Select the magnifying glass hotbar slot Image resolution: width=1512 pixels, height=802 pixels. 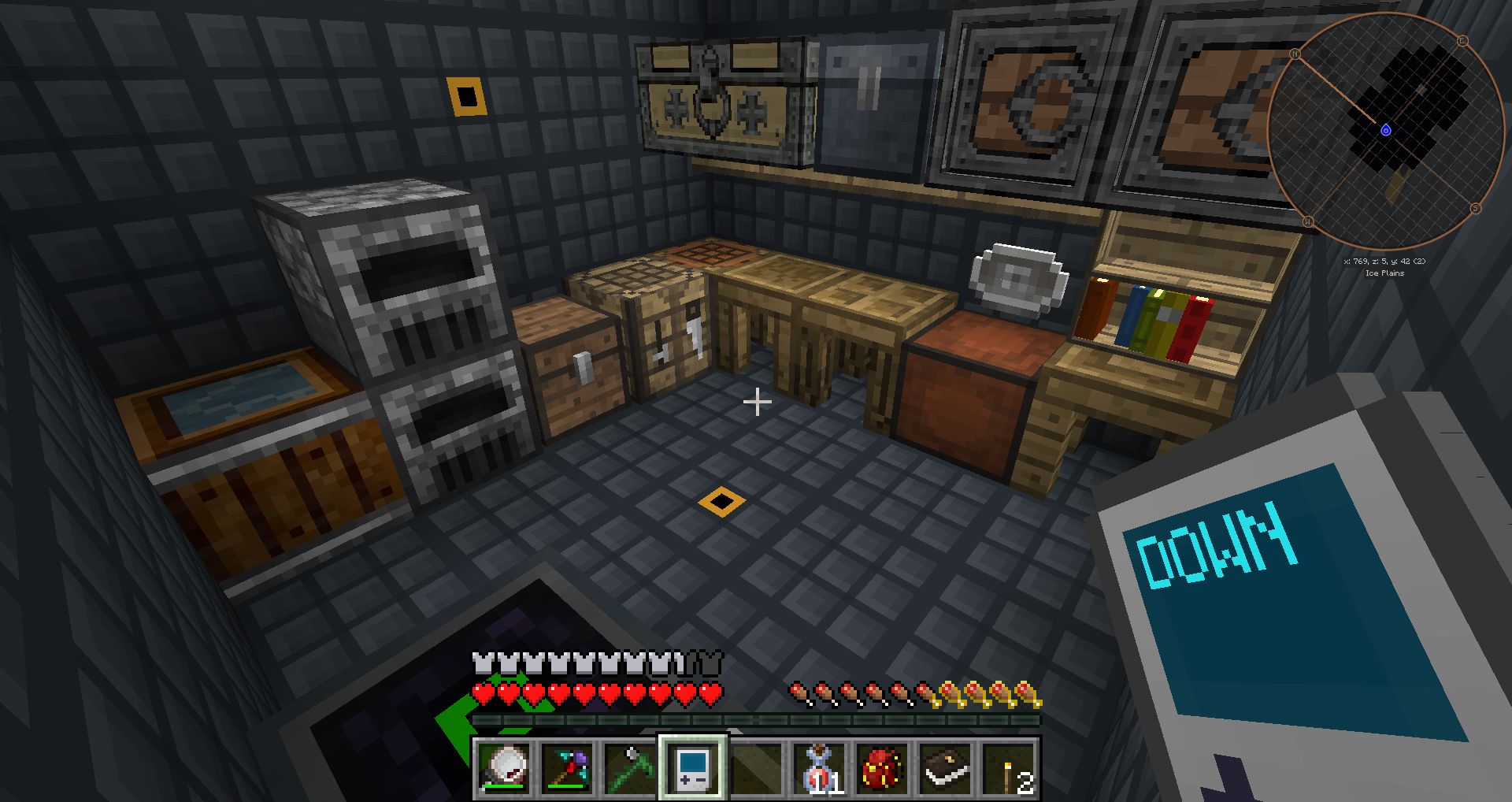click(x=505, y=768)
